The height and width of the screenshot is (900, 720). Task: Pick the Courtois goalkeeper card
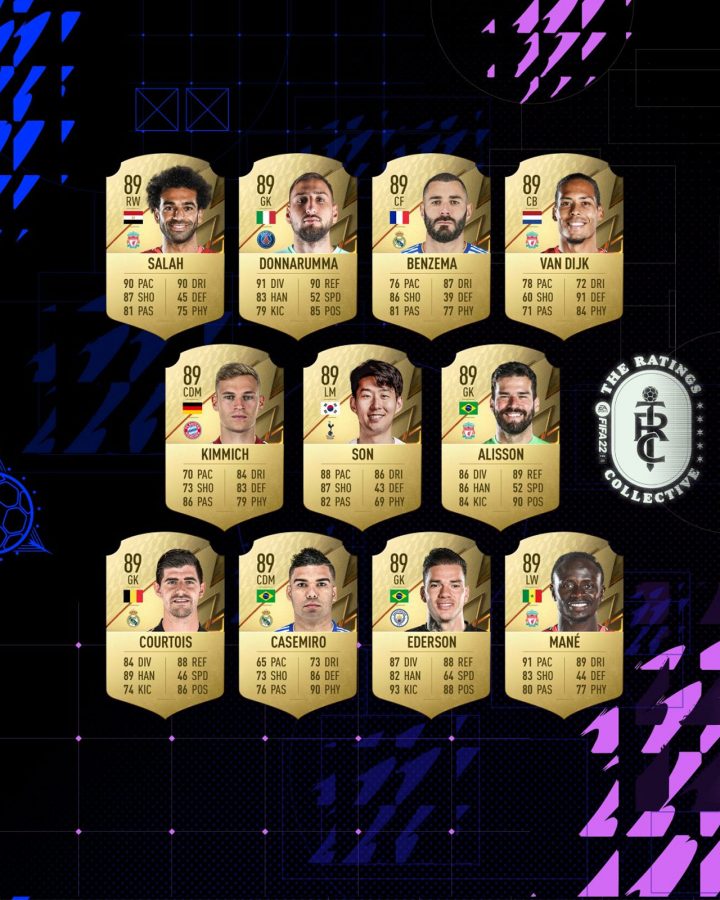[x=165, y=622]
